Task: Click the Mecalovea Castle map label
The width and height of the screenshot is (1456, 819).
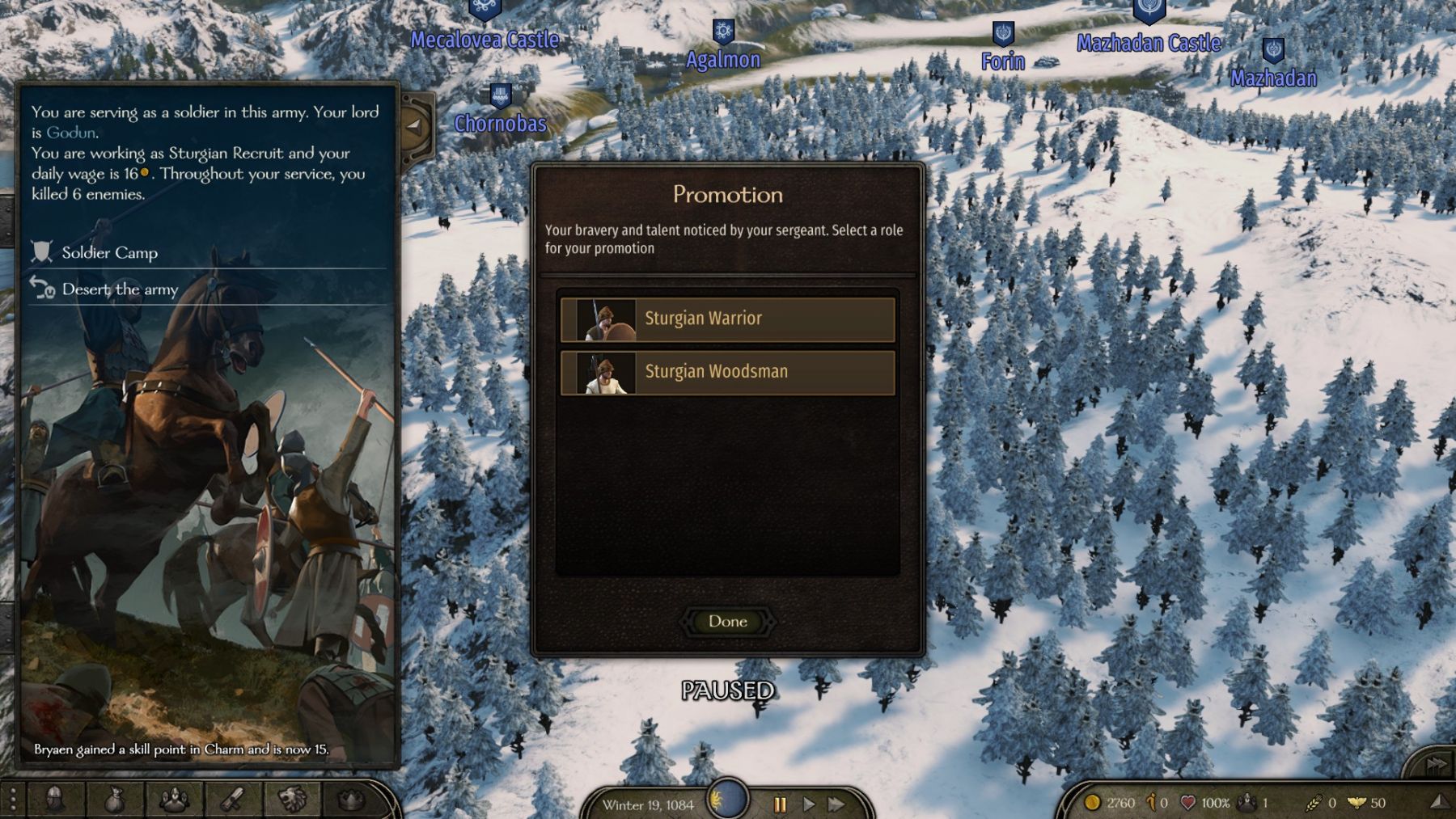Action: [485, 40]
